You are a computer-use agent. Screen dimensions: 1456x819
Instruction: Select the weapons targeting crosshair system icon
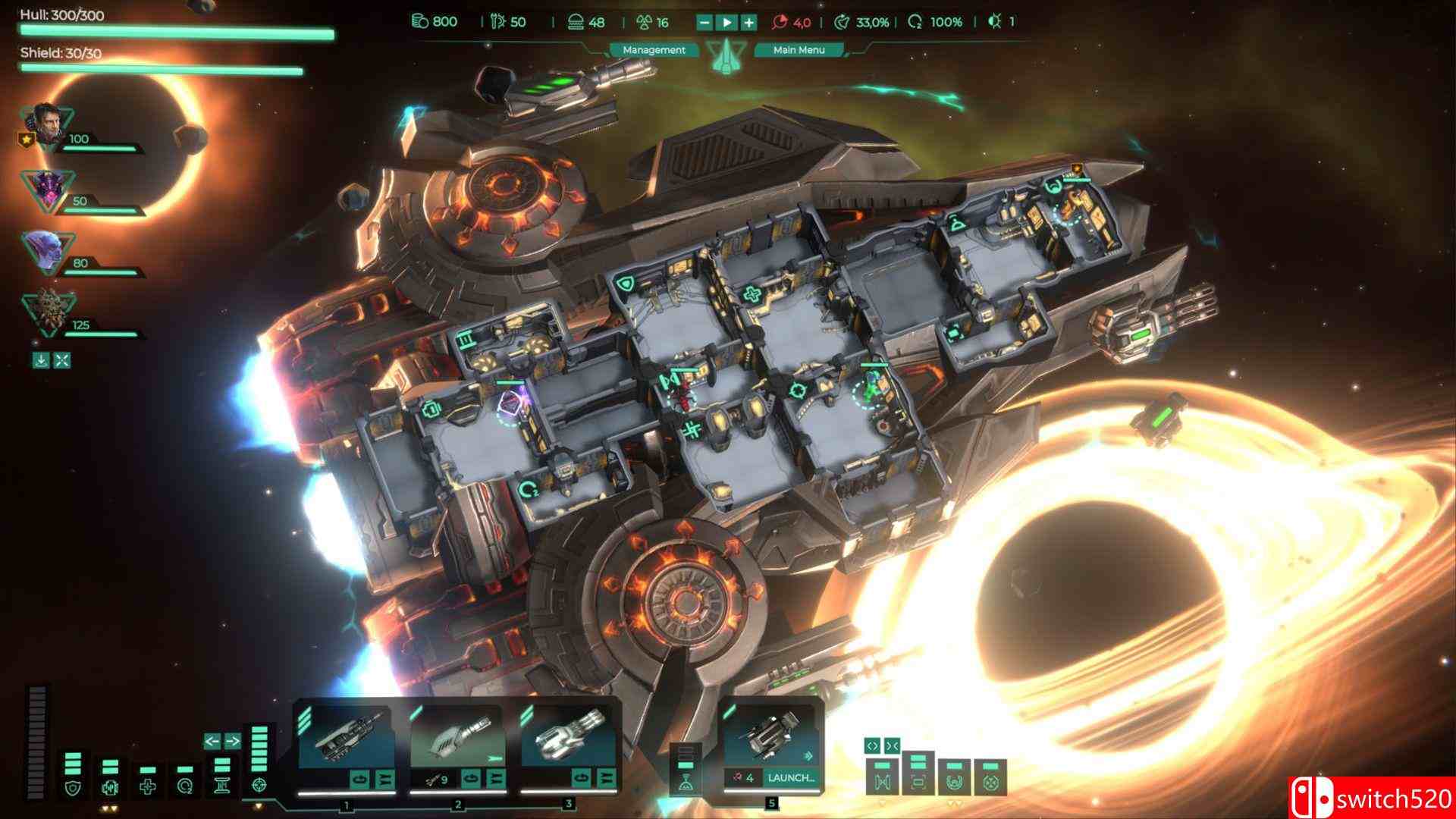coord(259,784)
